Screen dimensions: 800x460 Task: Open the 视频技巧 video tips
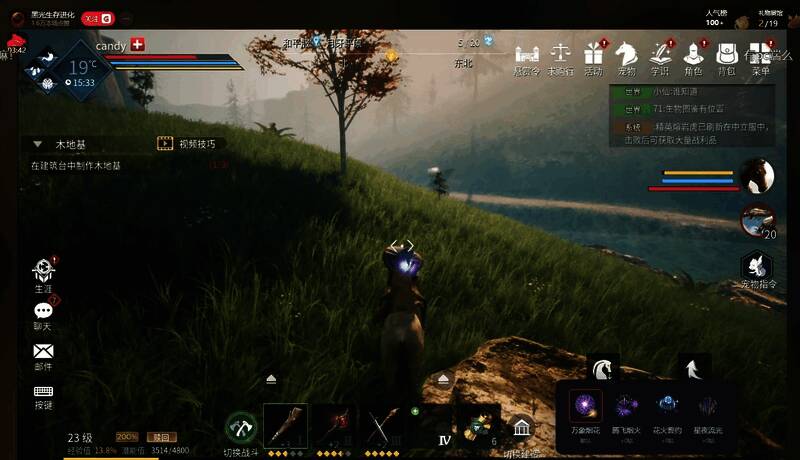(x=190, y=144)
